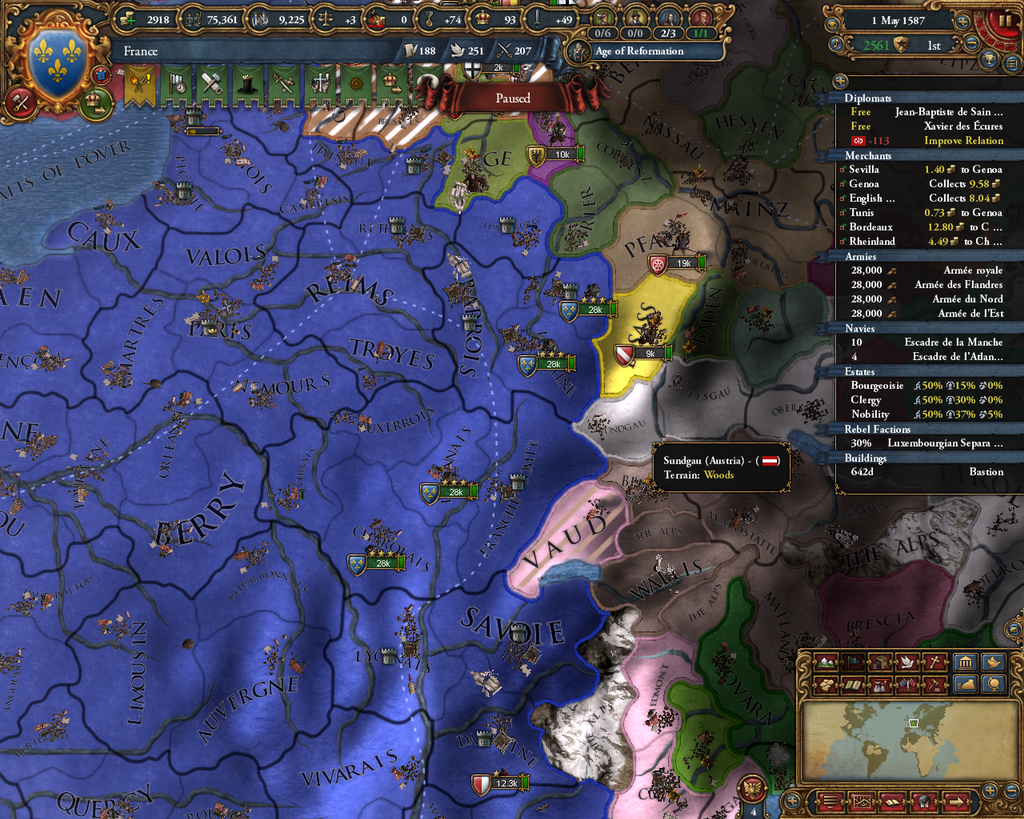
Task: Open the Age of Reformation panel
Action: 638,51
